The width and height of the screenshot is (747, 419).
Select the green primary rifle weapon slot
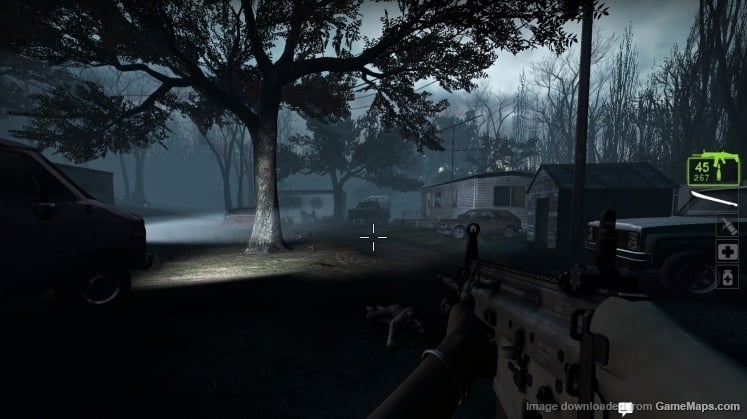coord(712,168)
